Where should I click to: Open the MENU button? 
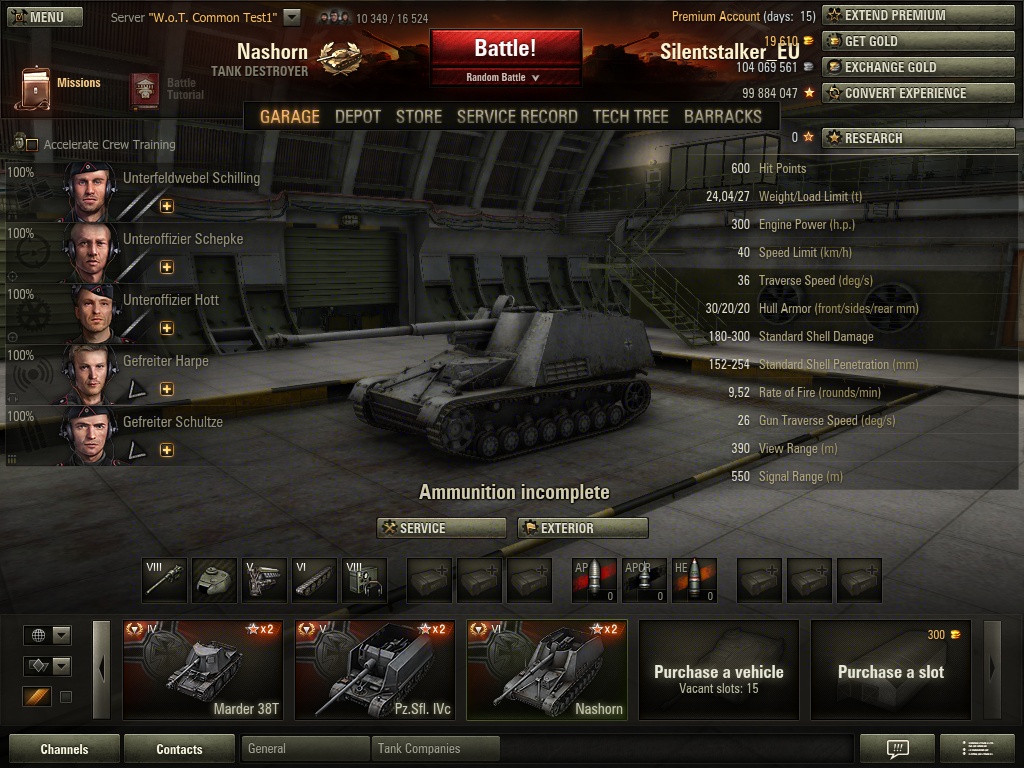point(45,17)
